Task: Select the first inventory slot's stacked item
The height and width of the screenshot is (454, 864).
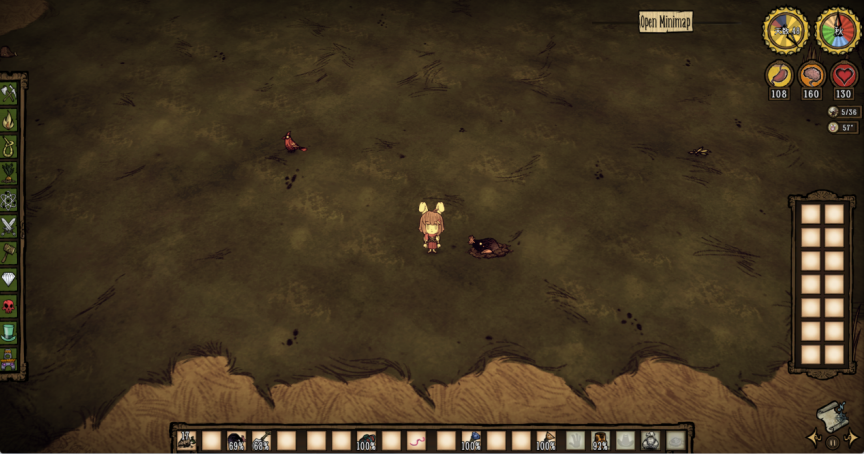Action: tap(186, 440)
